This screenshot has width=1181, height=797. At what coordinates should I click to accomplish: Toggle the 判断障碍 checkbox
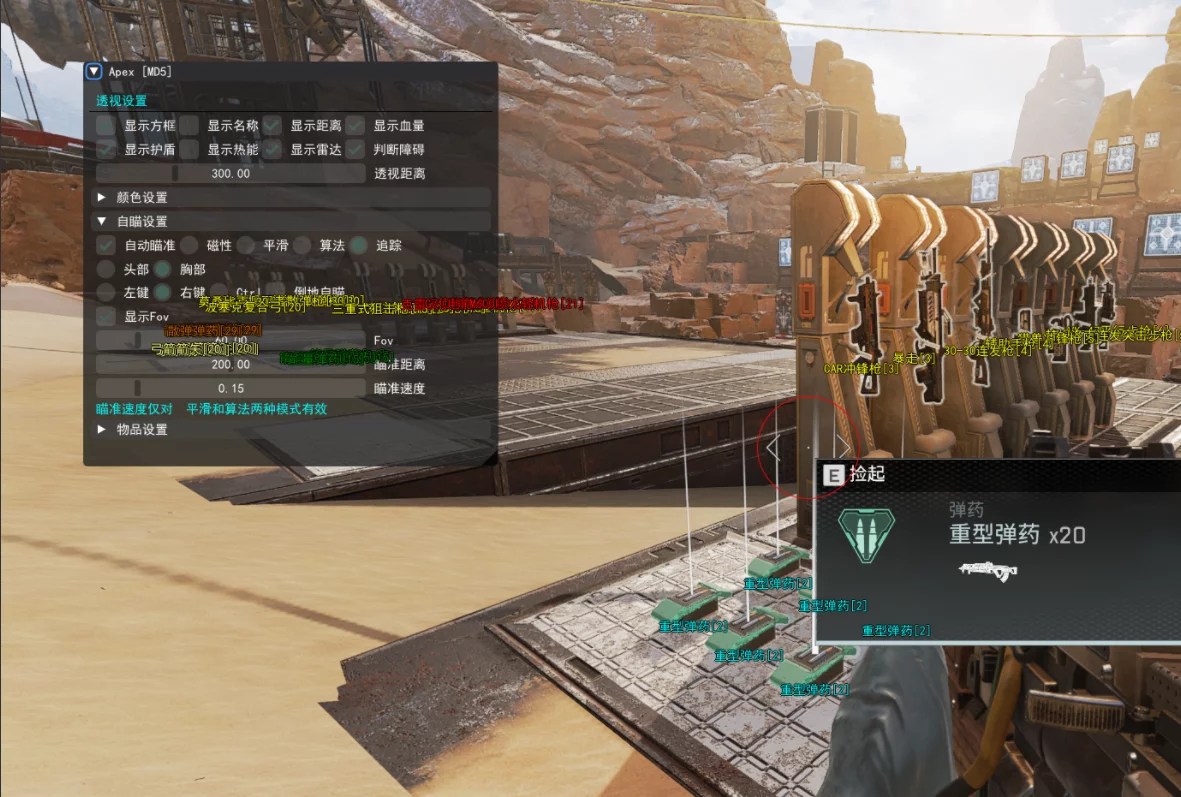(355, 149)
